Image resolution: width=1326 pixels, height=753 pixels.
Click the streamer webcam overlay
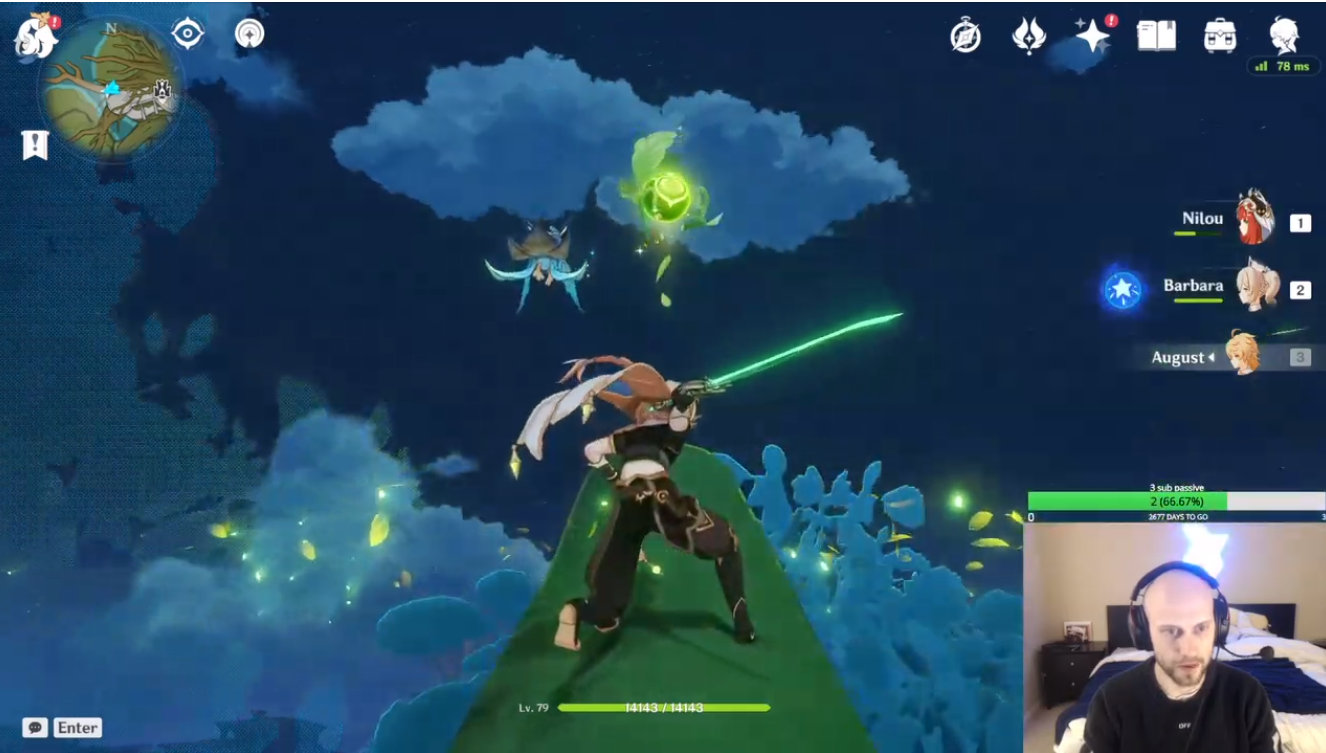(1174, 638)
